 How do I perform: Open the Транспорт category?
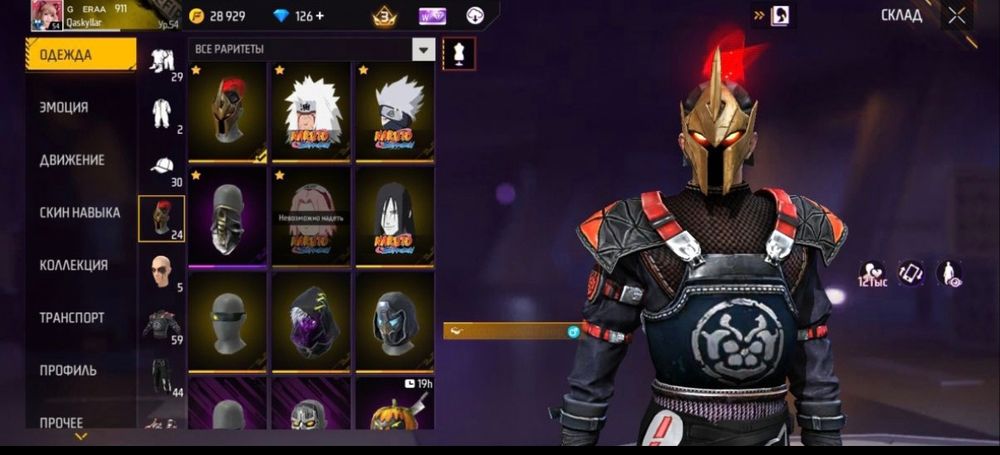tap(72, 317)
